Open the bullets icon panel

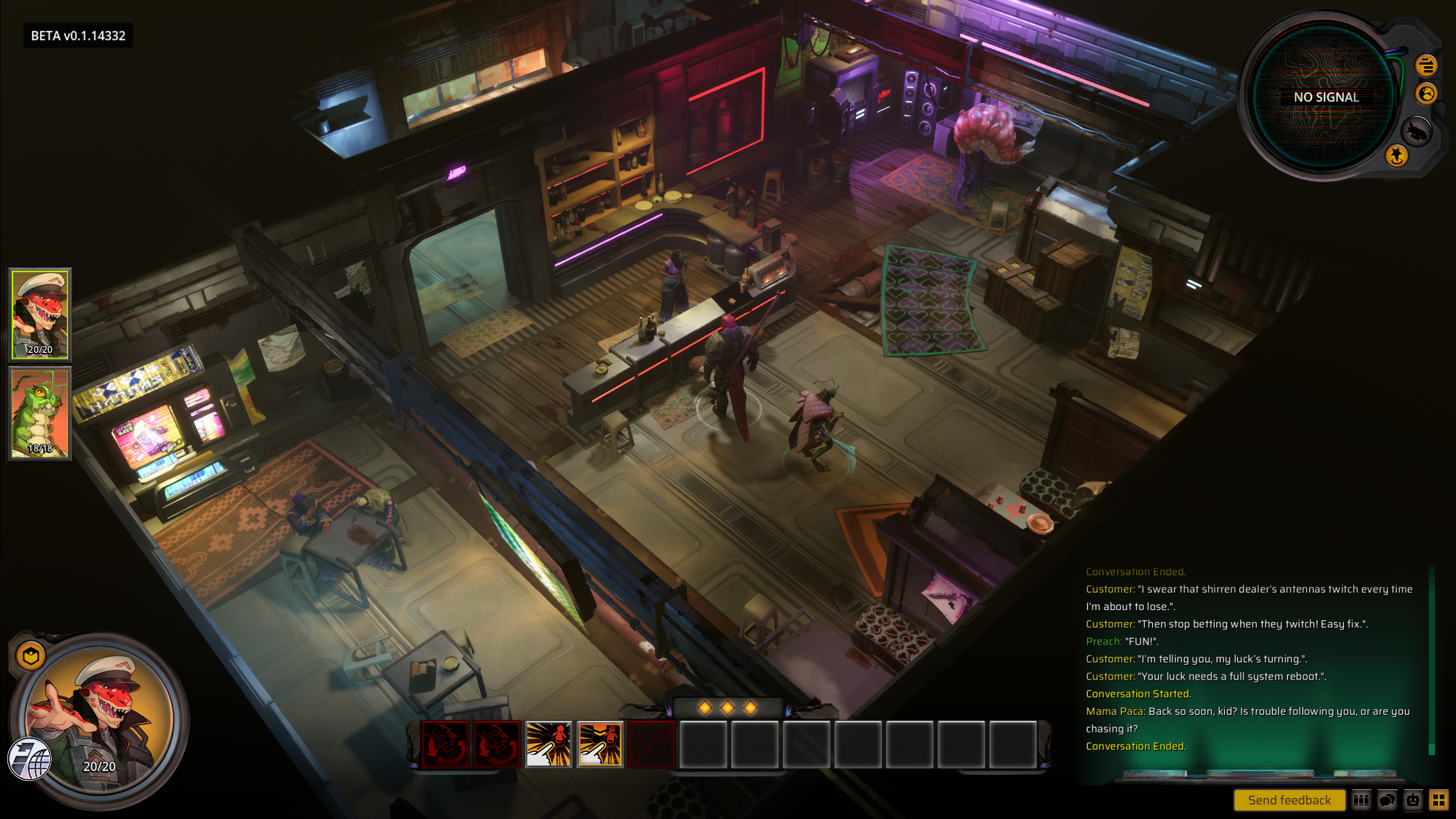[1361, 800]
